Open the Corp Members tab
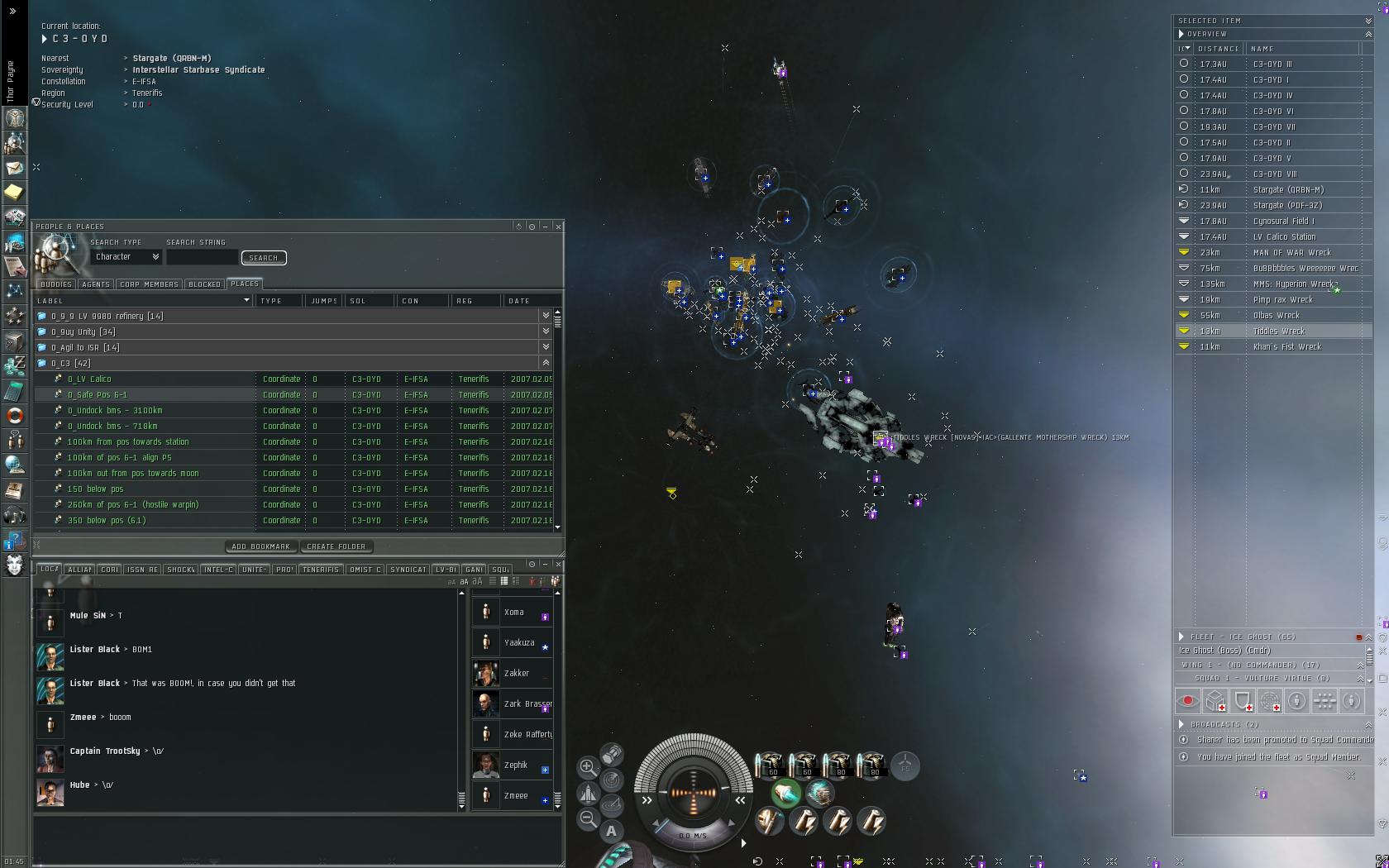The height and width of the screenshot is (868, 1389). point(149,284)
